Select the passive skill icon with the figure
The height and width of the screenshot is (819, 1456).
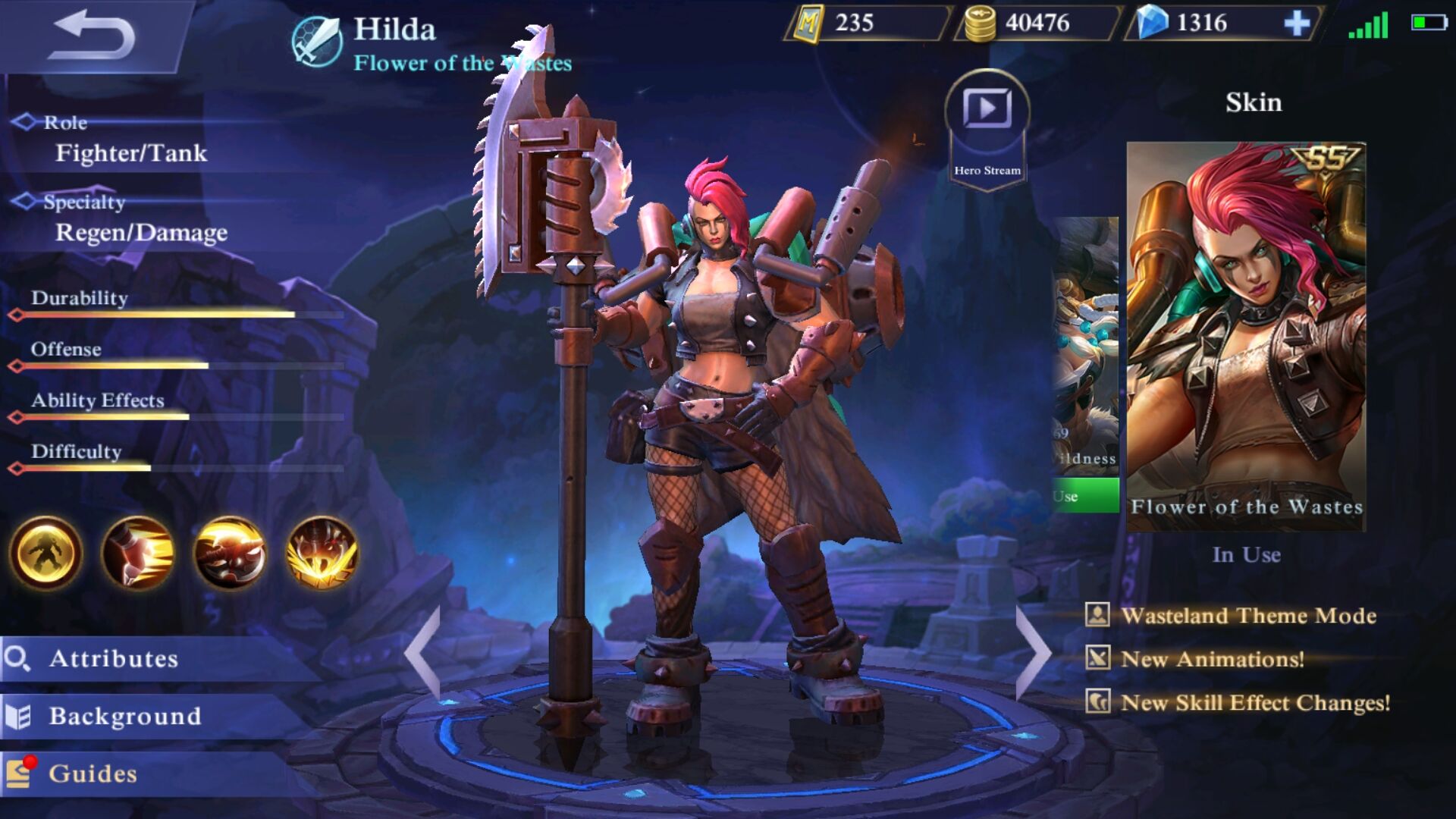(x=45, y=553)
